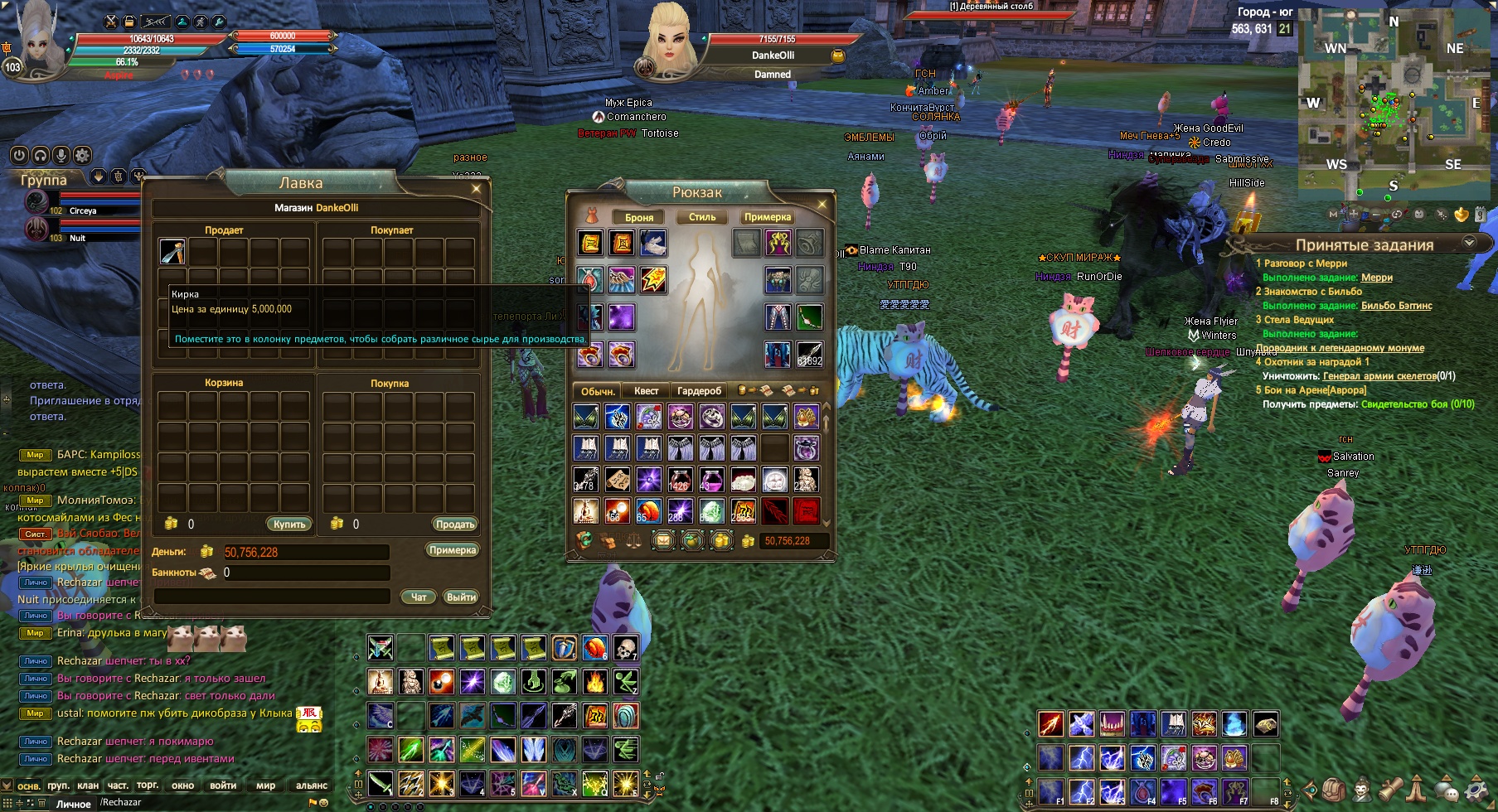1498x812 pixels.
Task: Click the Купить button
Action: (289, 524)
